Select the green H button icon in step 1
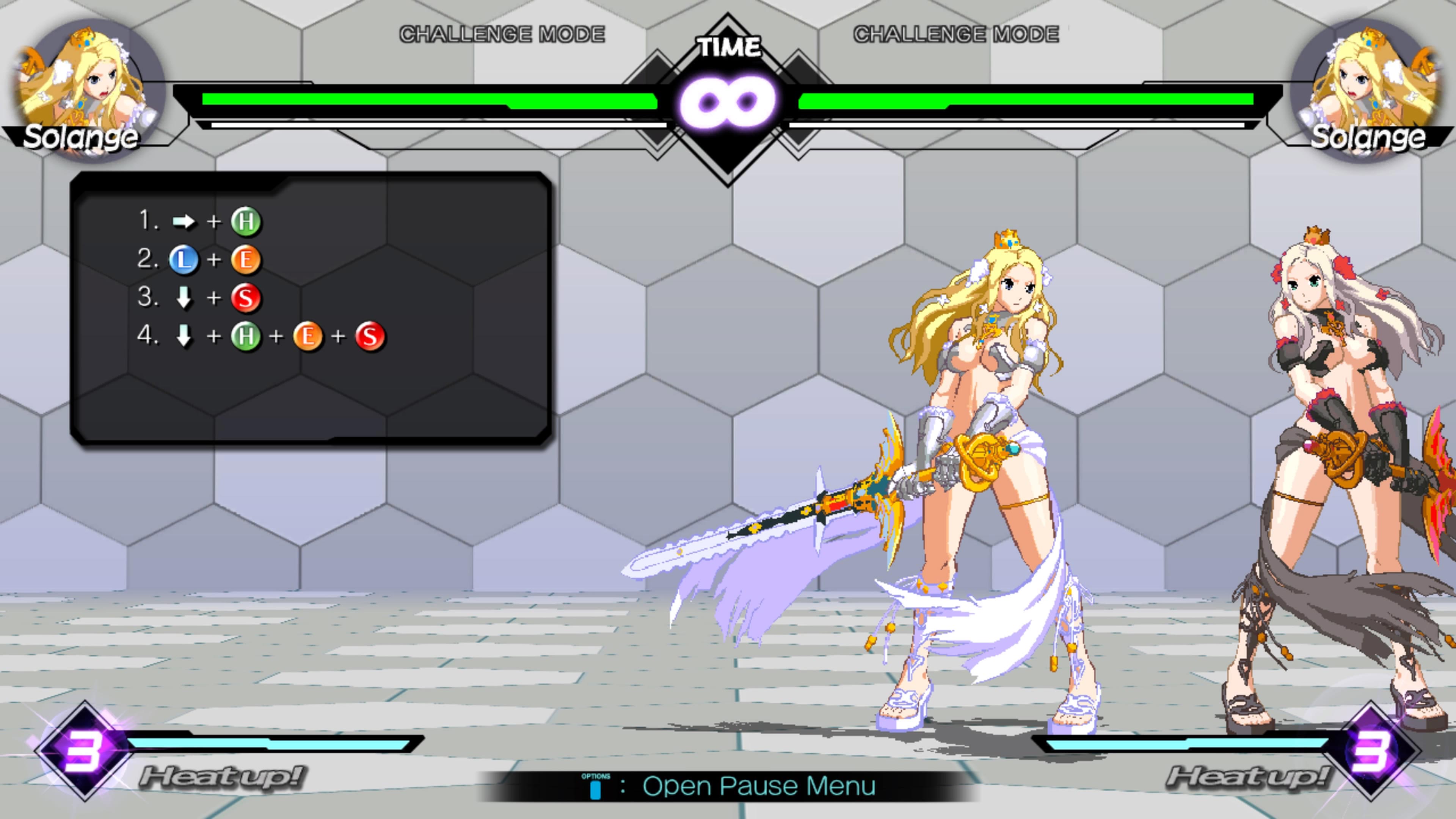This screenshot has height=819, width=1456. (247, 222)
